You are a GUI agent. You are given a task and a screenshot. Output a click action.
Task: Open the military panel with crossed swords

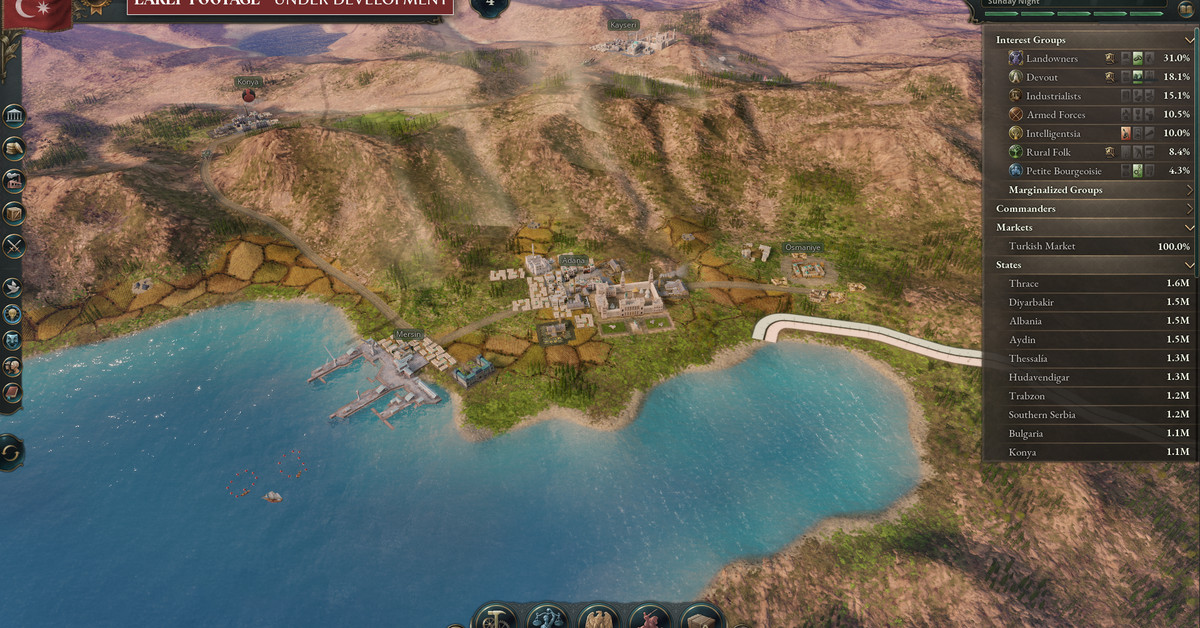click(x=14, y=245)
